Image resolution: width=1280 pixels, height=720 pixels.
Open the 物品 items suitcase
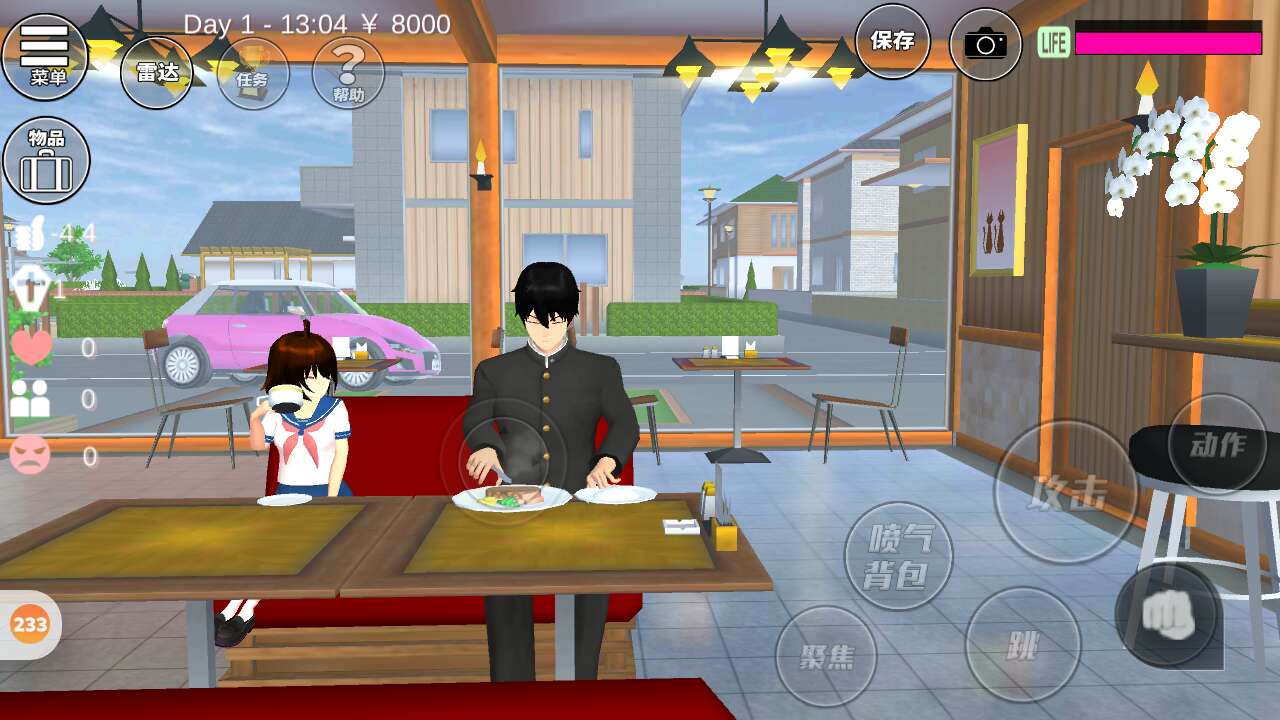pos(46,160)
